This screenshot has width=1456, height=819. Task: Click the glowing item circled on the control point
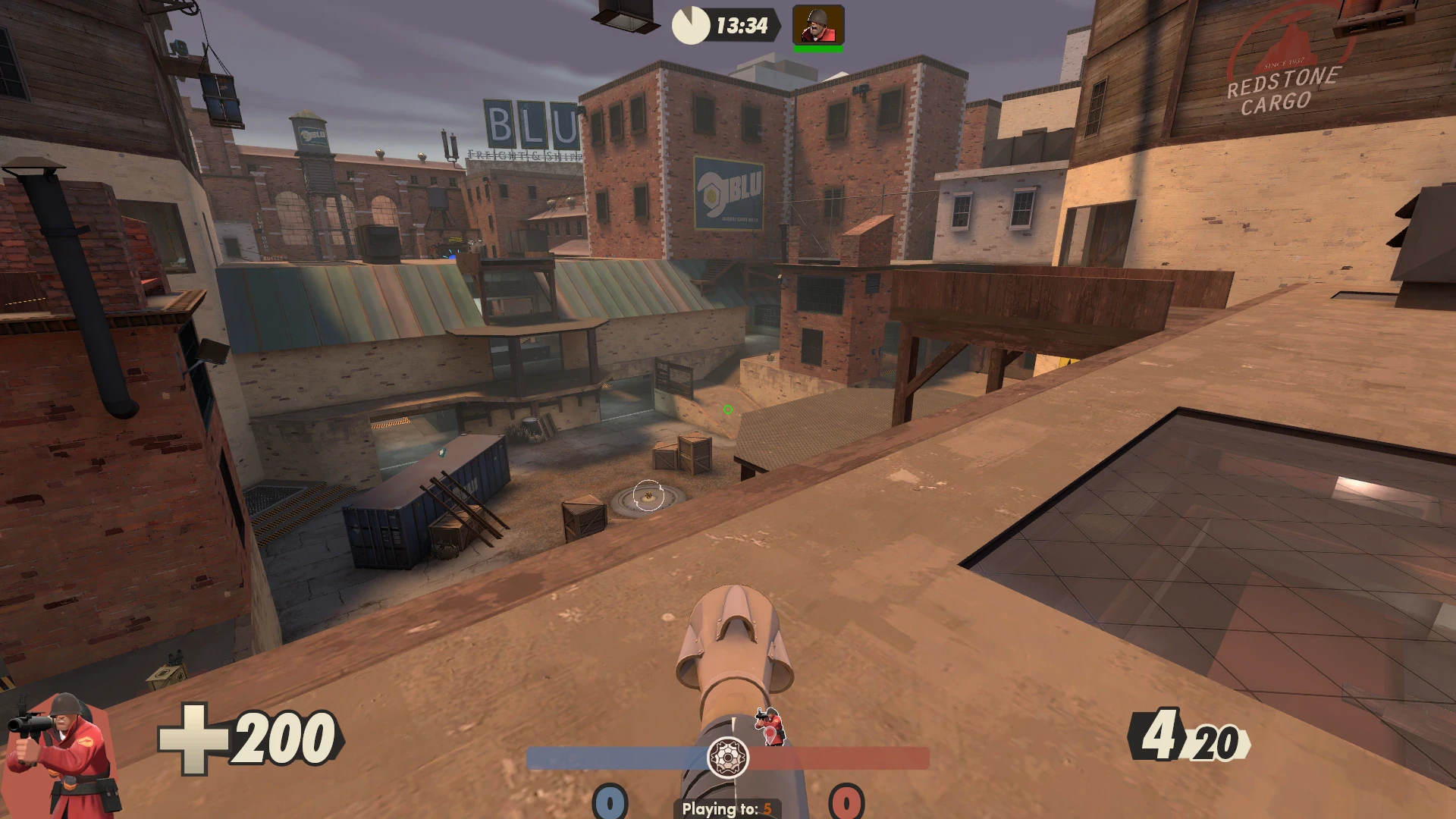tap(650, 494)
